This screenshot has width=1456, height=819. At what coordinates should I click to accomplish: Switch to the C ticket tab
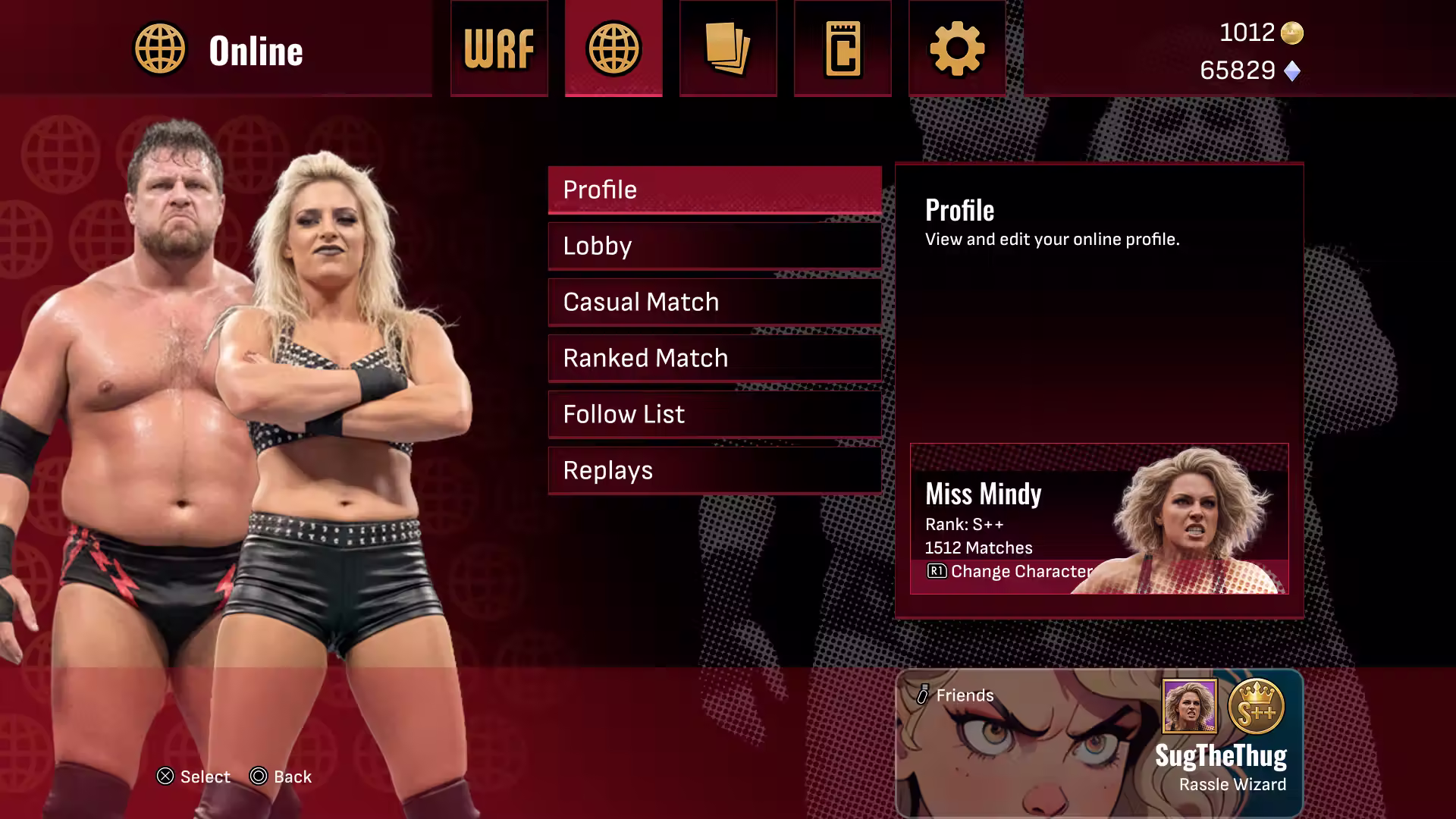tap(843, 49)
